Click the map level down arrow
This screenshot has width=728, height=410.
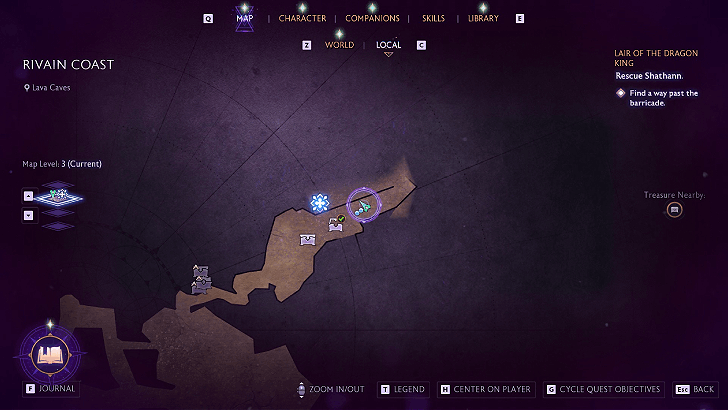tap(28, 215)
